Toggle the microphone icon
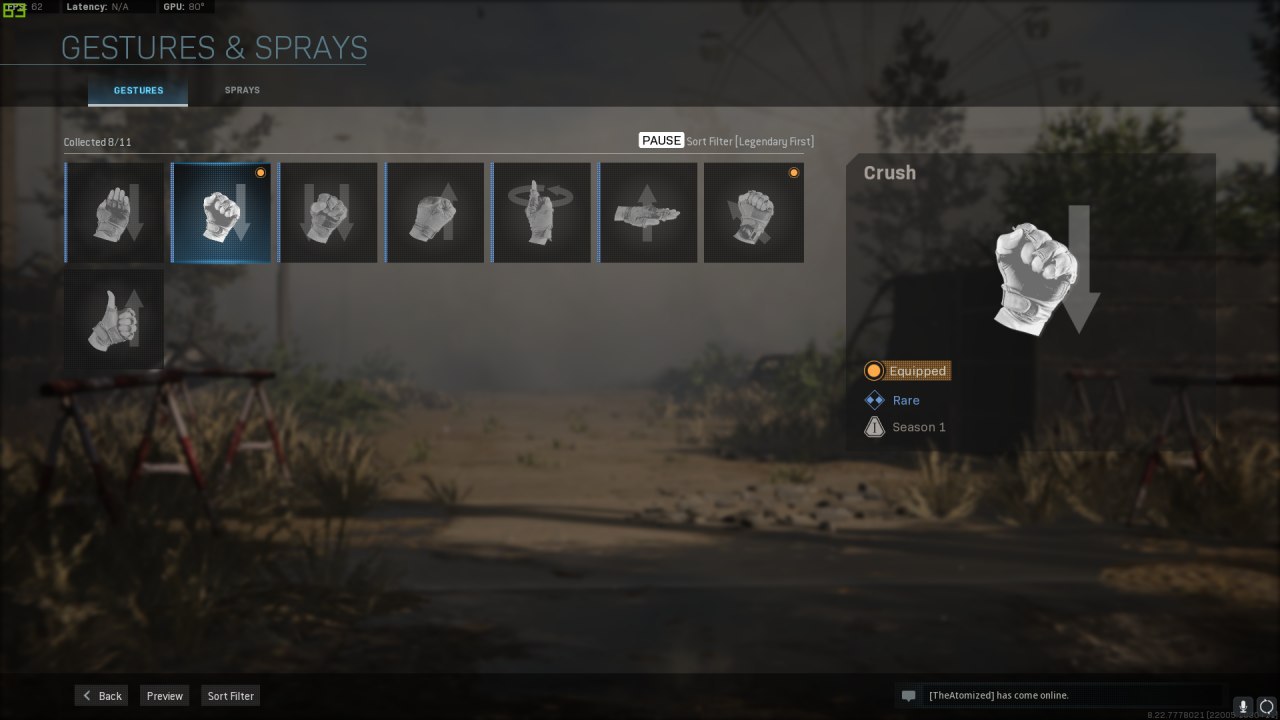This screenshot has height=720, width=1280. point(1243,706)
